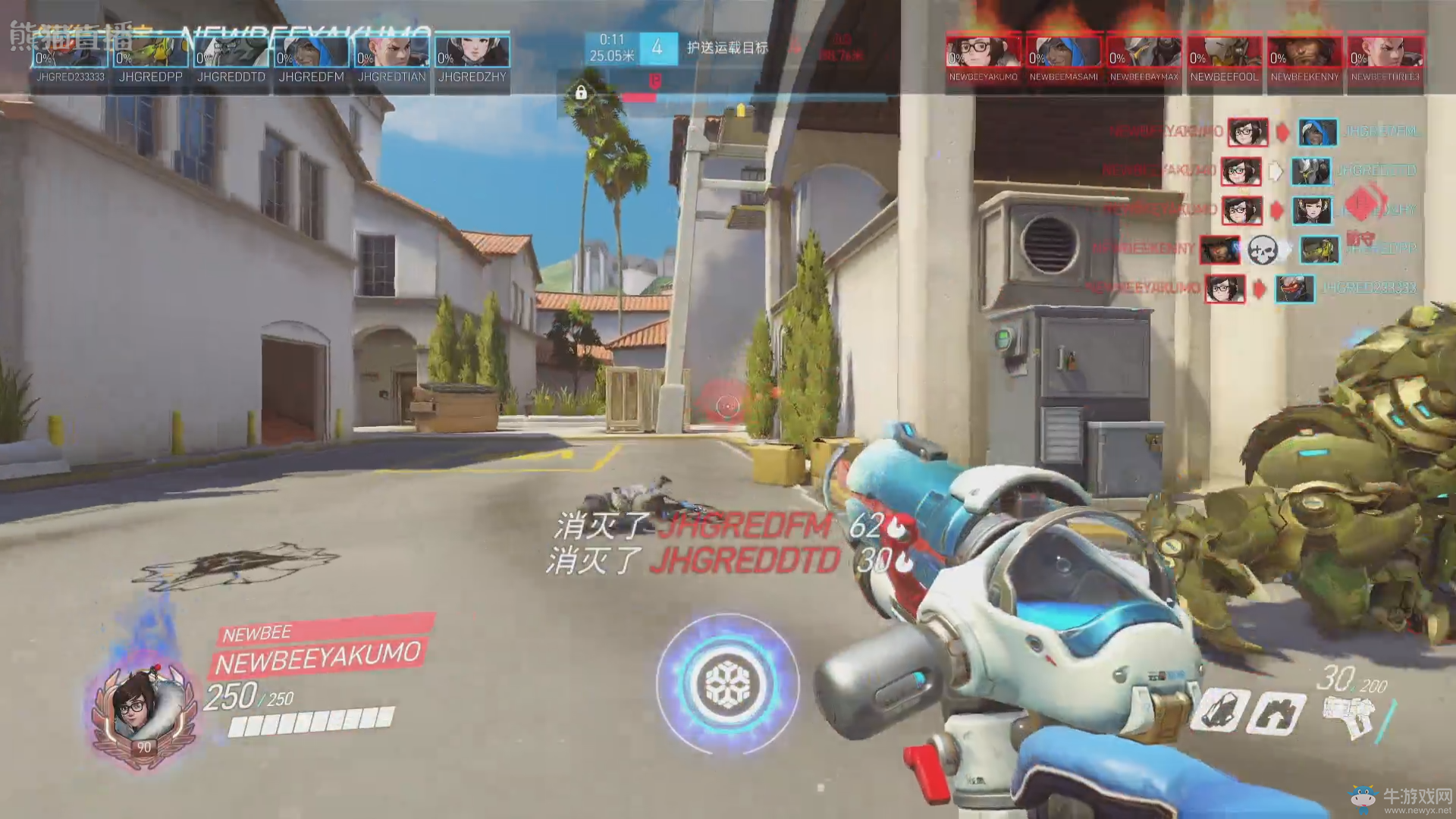Viewport: 1456px width, 819px height.
Task: Click NEWBEEFOOL's hero portrait
Action: point(1224,52)
